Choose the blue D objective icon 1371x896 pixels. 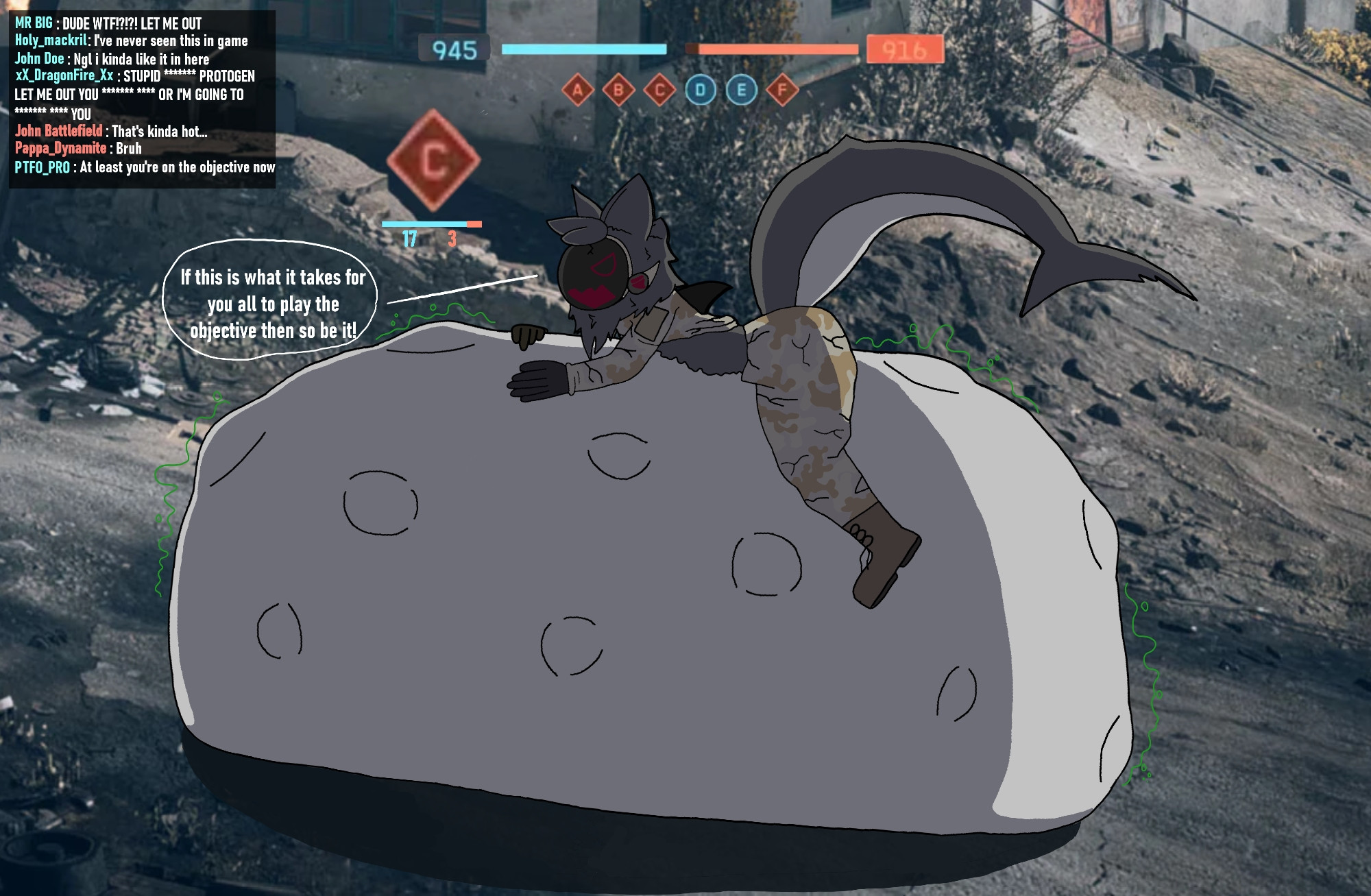pyautogui.click(x=700, y=90)
